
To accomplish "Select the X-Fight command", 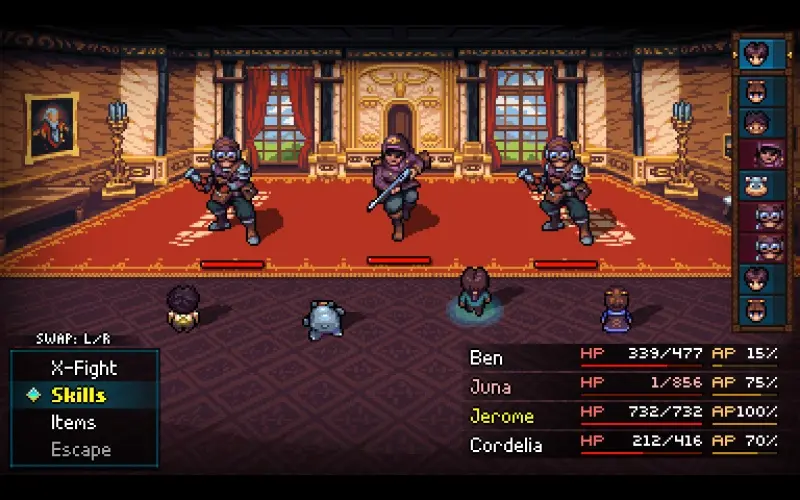I will tap(84, 367).
